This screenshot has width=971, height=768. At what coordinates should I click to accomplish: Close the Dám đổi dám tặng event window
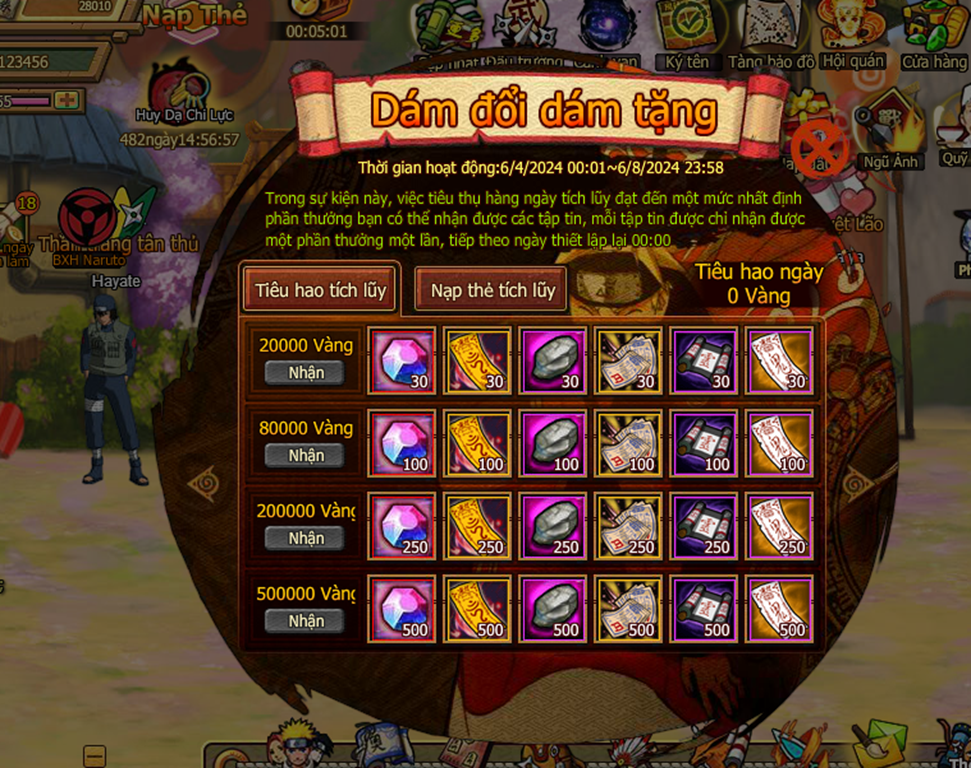819,149
